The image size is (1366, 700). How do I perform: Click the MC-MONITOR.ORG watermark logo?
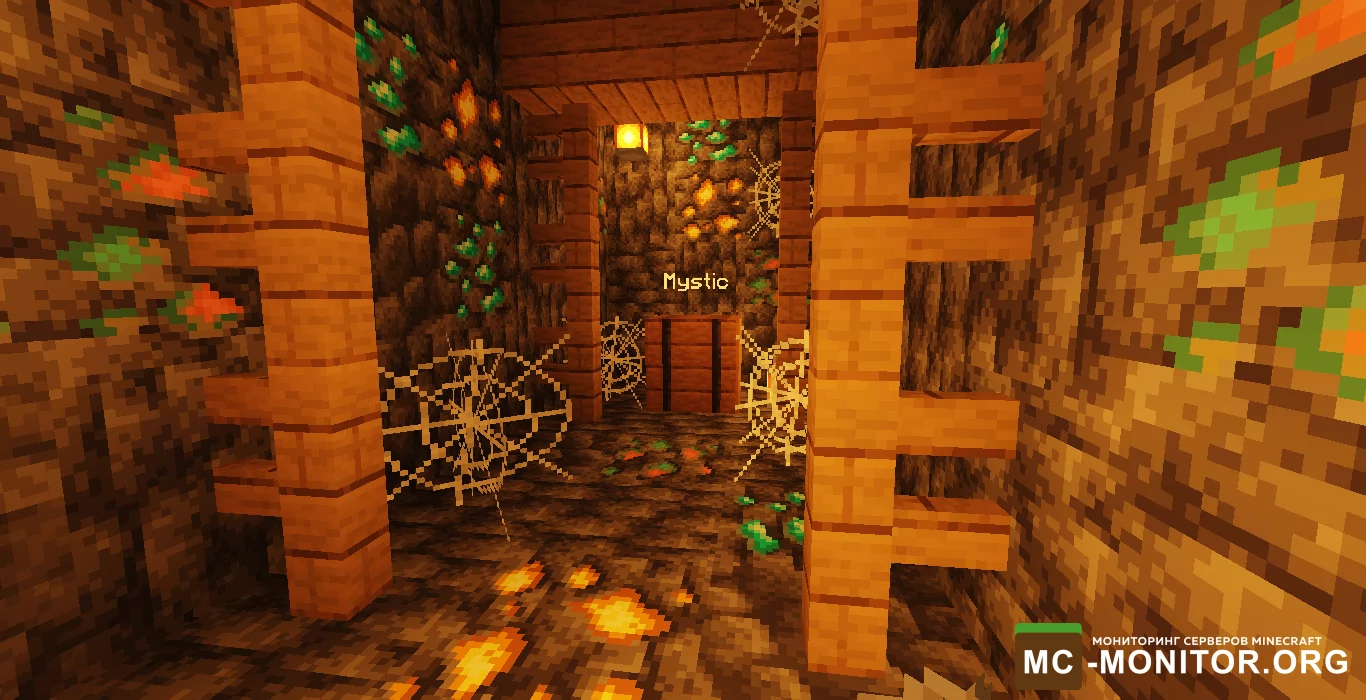coord(1184,657)
